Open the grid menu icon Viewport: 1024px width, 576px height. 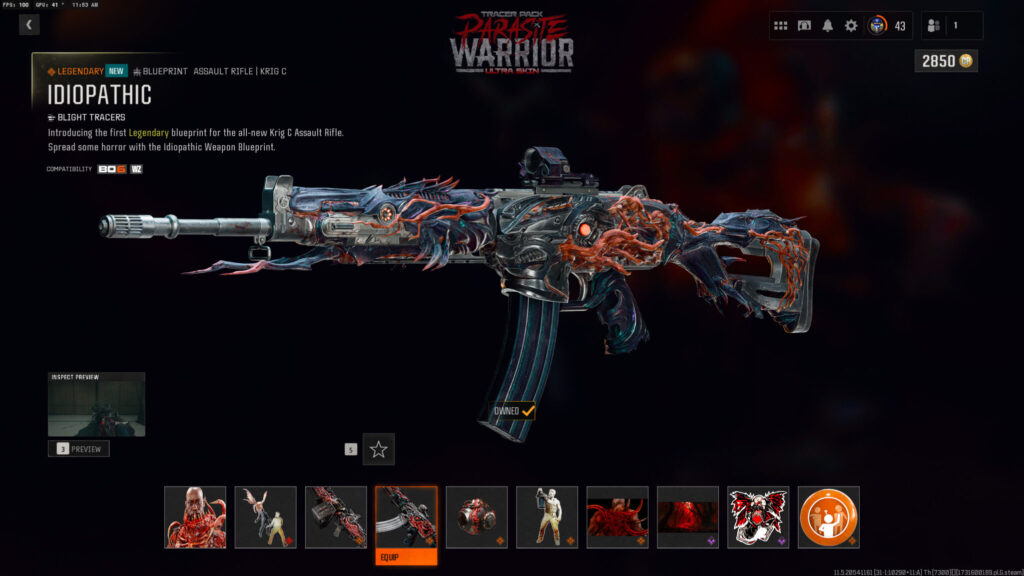[781, 26]
